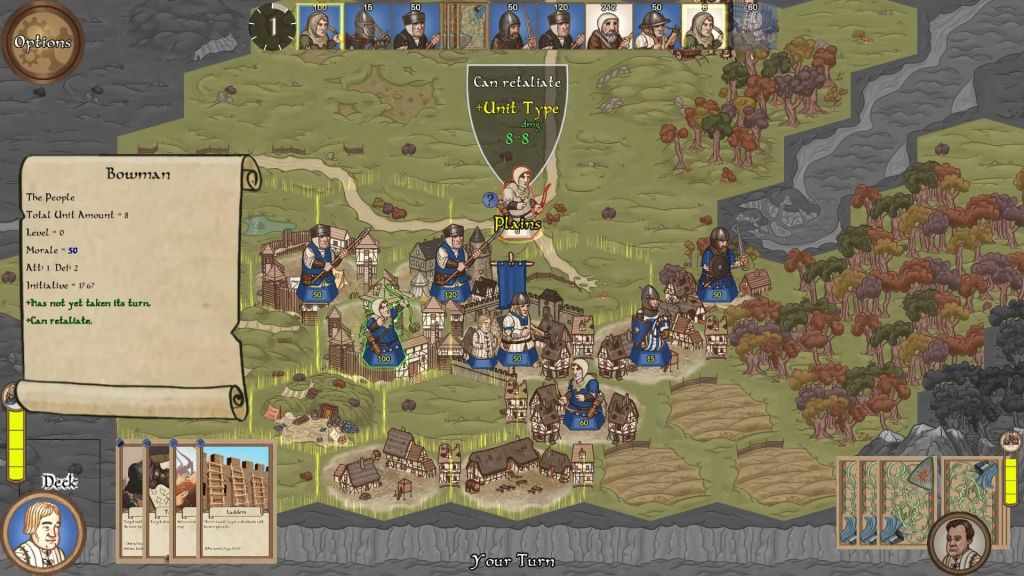Click the turn-order portrait showing 212
The image size is (1024, 576).
click(x=607, y=28)
